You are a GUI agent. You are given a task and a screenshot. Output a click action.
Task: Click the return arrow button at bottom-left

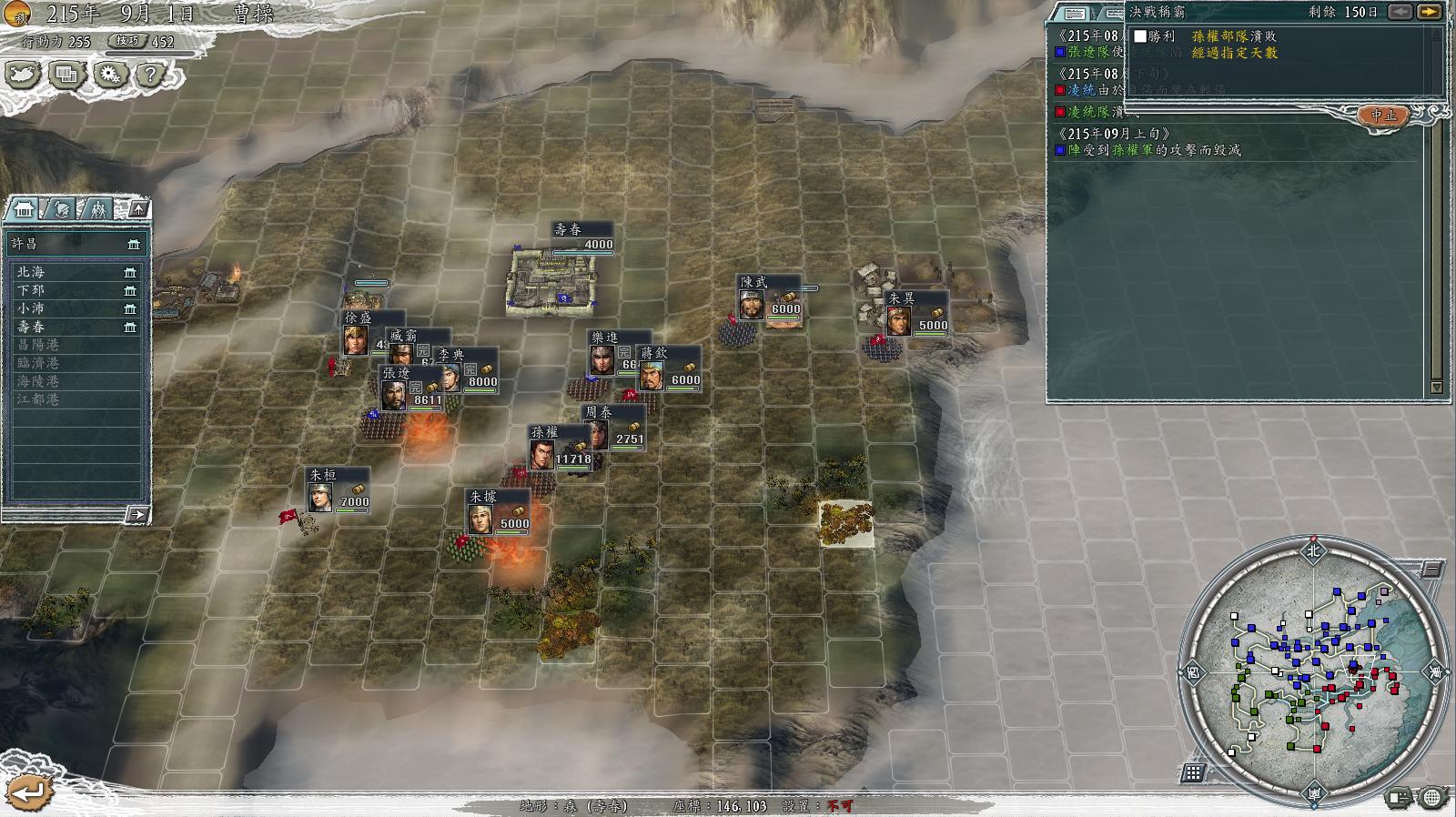[27, 793]
